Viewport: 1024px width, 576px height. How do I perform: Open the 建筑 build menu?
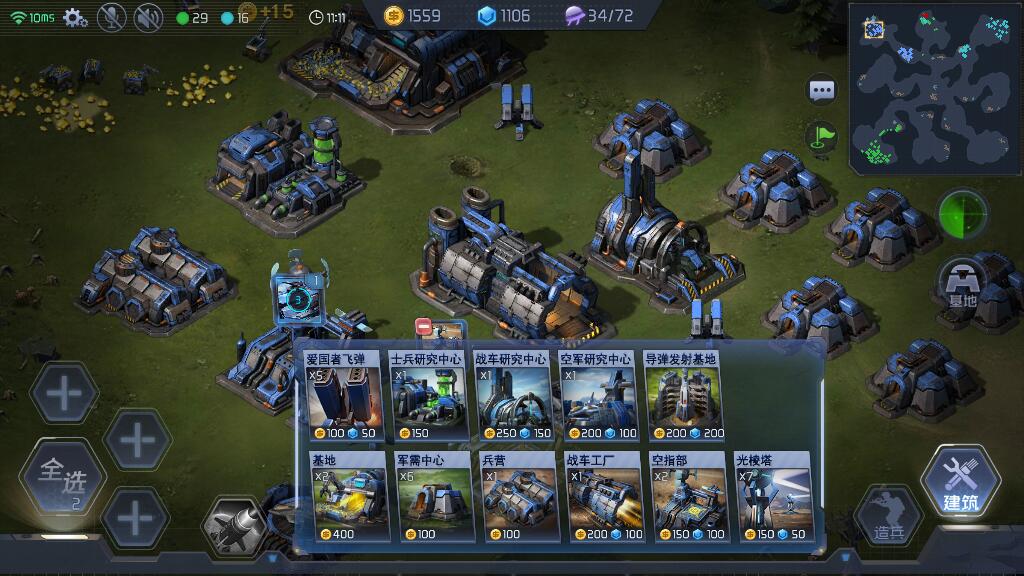(x=960, y=484)
